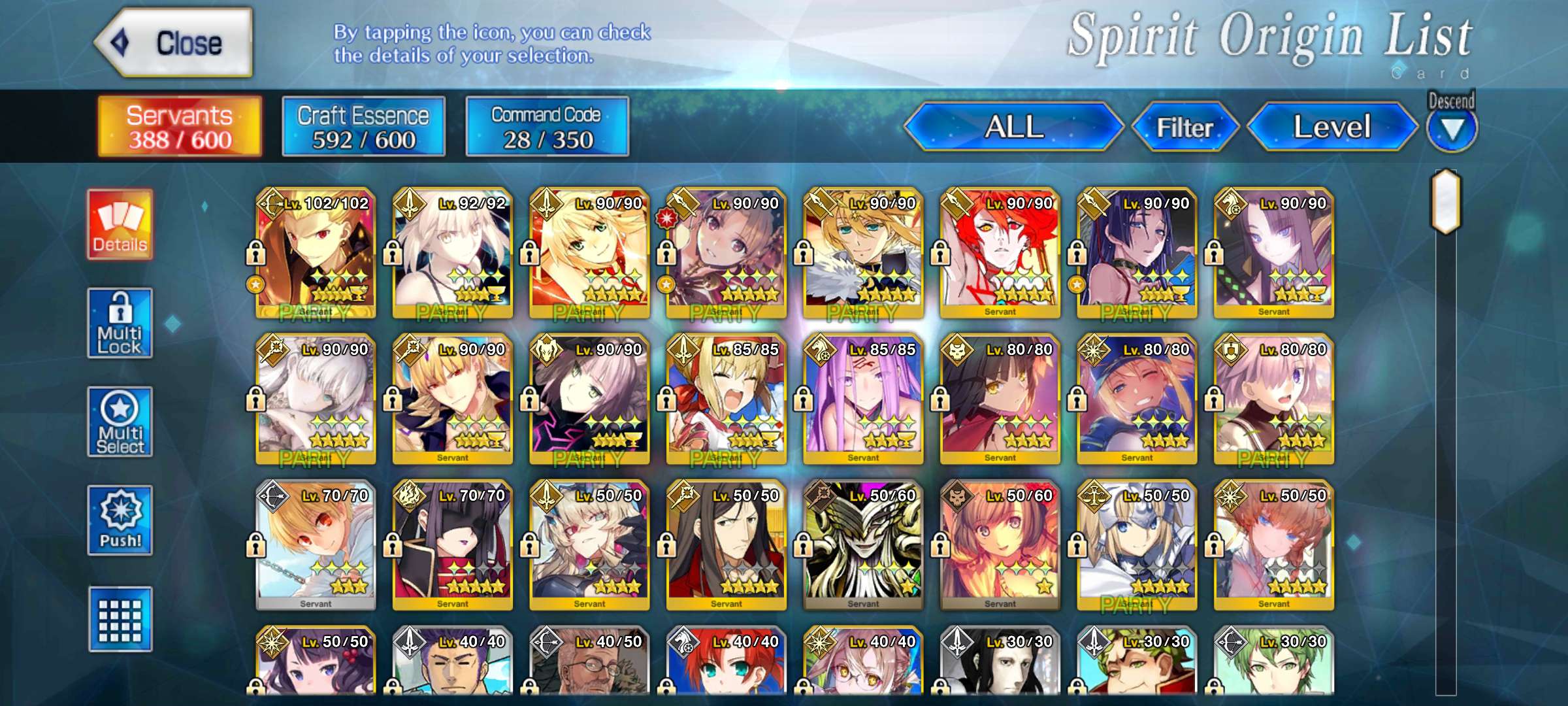Close the Spirit Origin List
1568x706 pixels.
click(x=174, y=43)
